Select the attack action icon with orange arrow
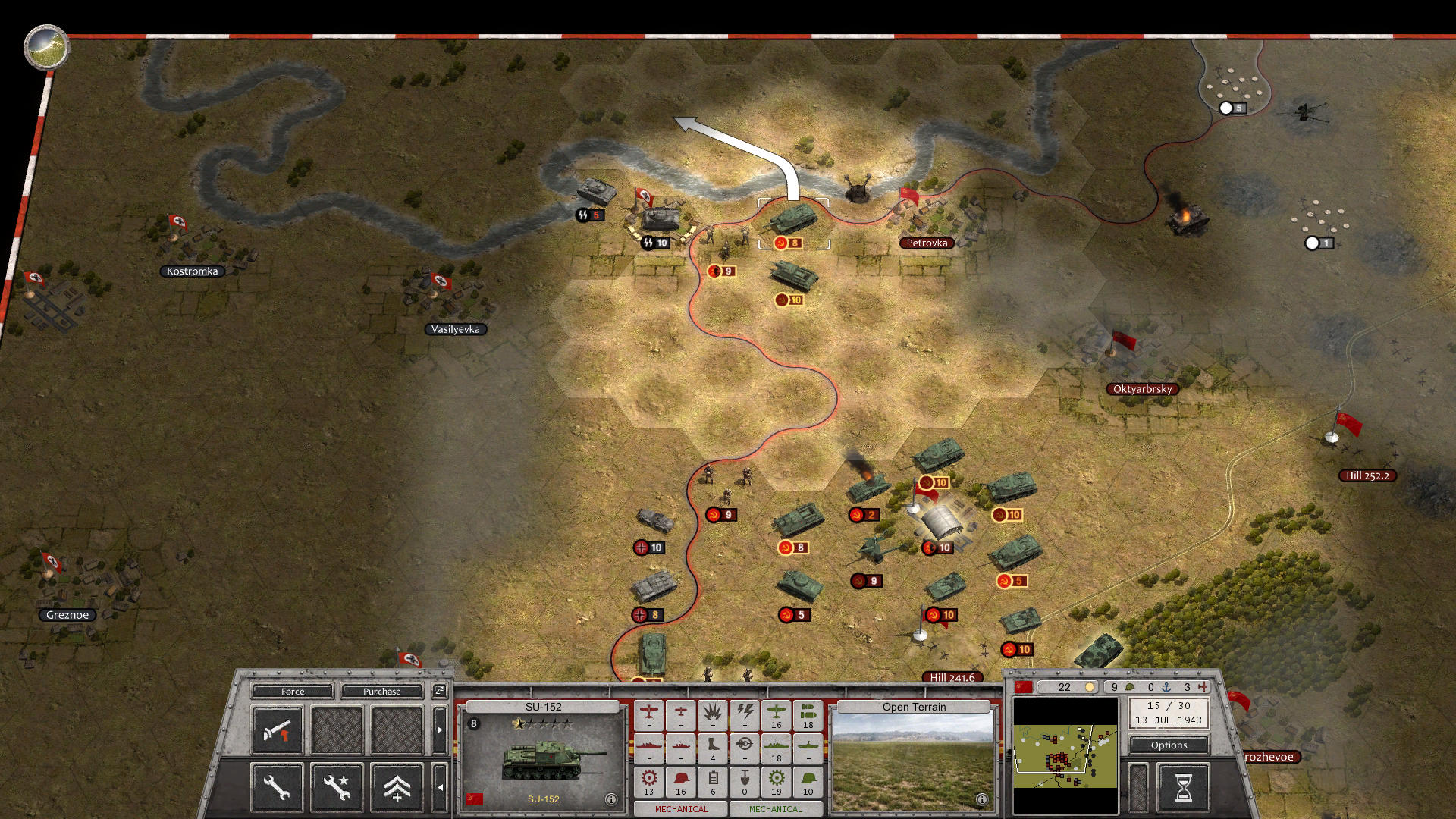This screenshot has width=1456, height=819. point(278,731)
